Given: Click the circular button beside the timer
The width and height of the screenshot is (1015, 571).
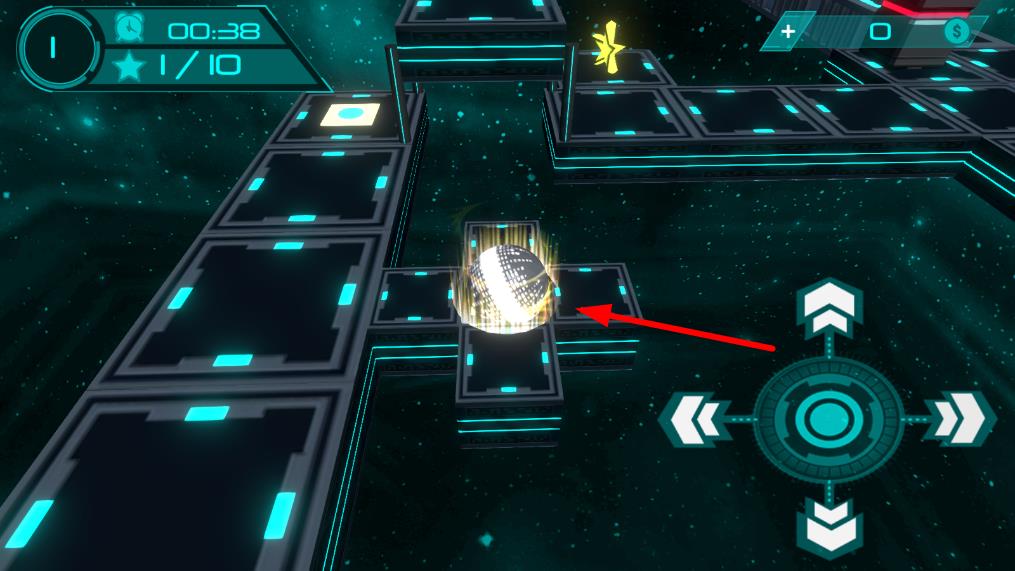Looking at the screenshot, I should point(57,47).
